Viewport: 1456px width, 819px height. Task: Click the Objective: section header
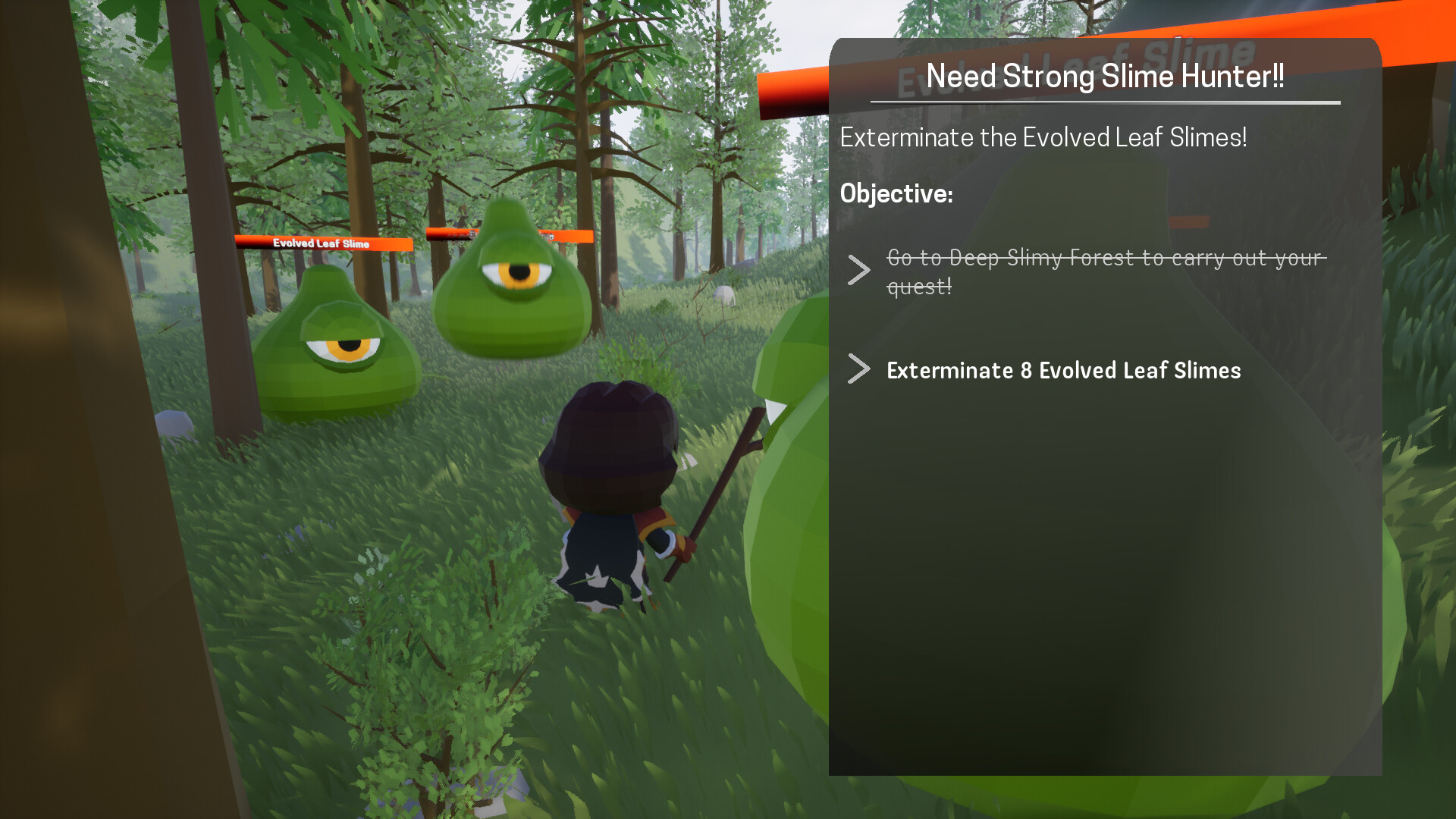point(897,193)
